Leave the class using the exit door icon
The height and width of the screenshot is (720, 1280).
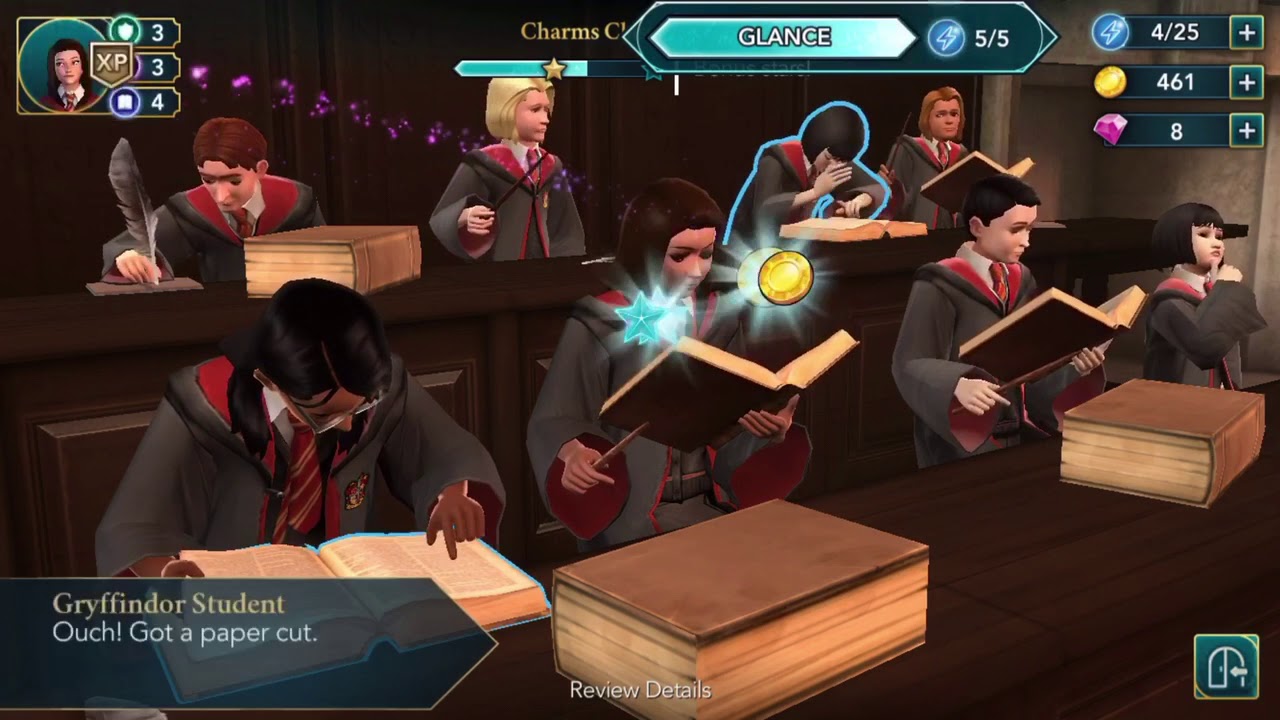1226,666
